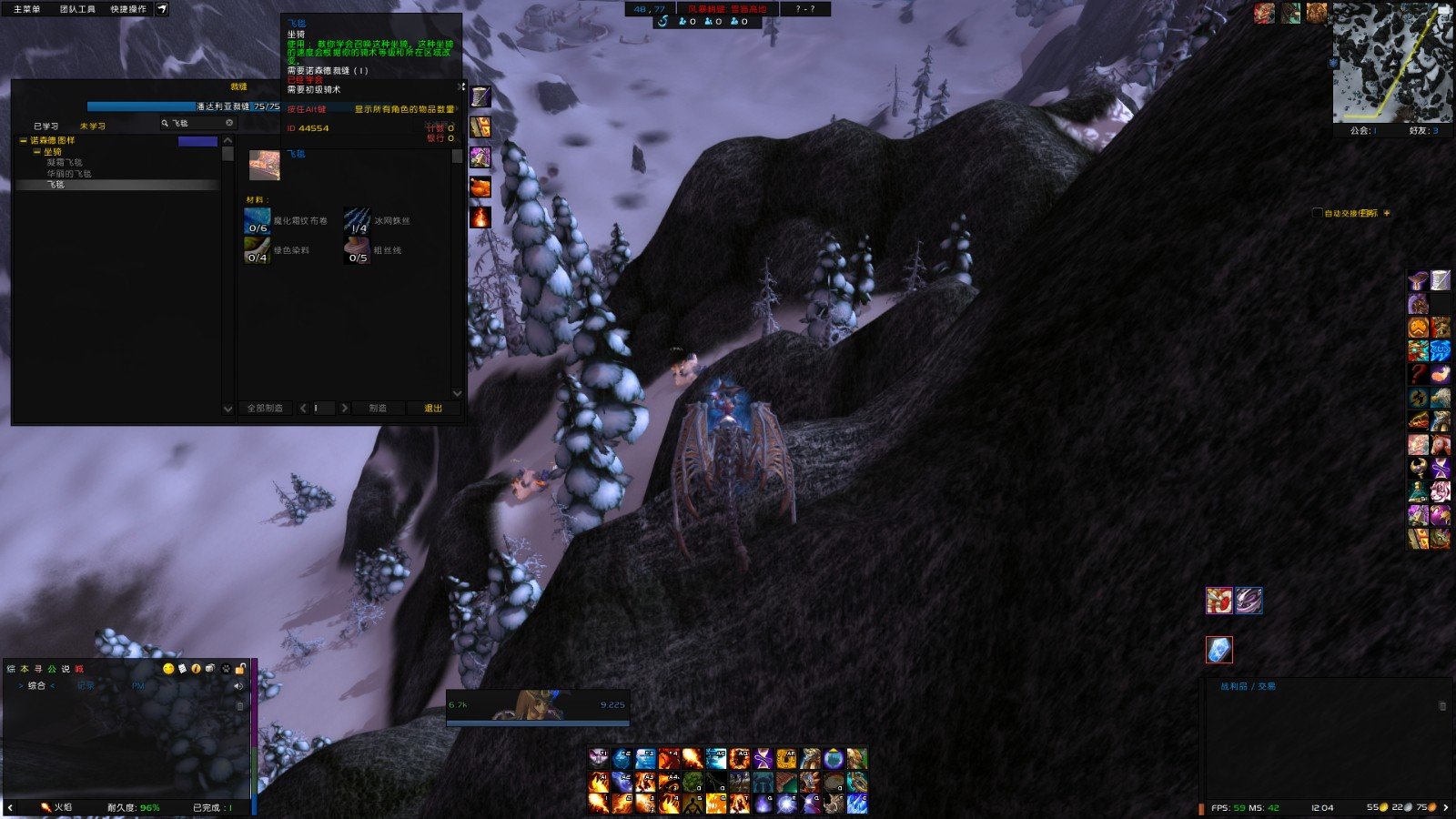
Task: Collapse the 诺森德图样 category
Action: pos(24,141)
